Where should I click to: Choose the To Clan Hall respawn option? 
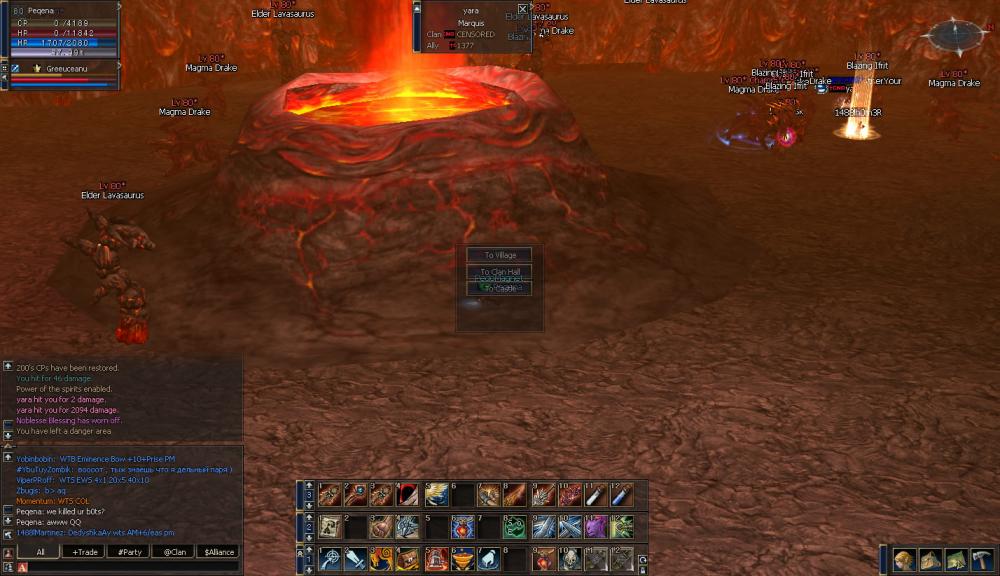pyautogui.click(x=499, y=272)
